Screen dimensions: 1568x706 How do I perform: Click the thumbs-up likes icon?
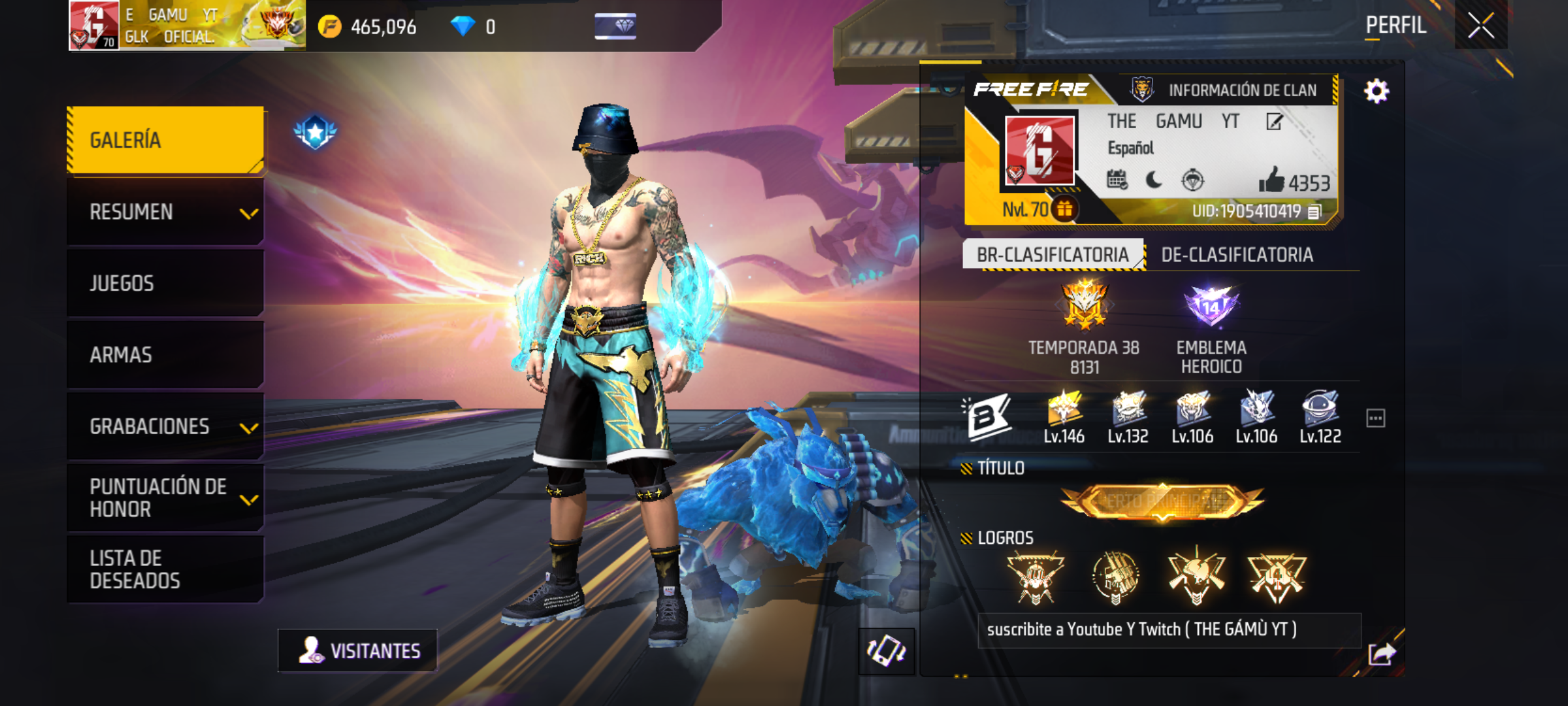pyautogui.click(x=1271, y=180)
